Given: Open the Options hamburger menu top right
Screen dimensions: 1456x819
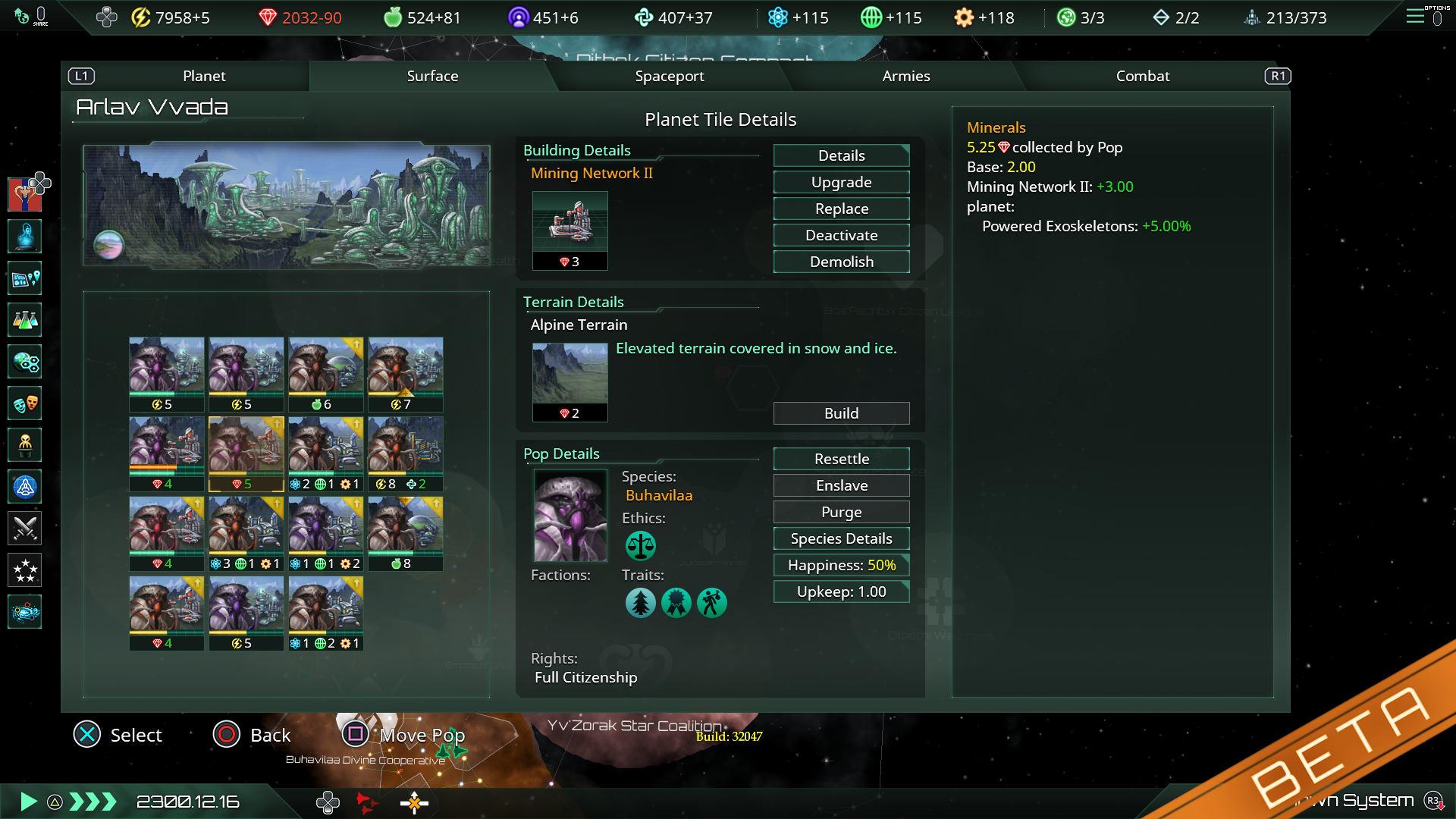Looking at the screenshot, I should tap(1415, 17).
